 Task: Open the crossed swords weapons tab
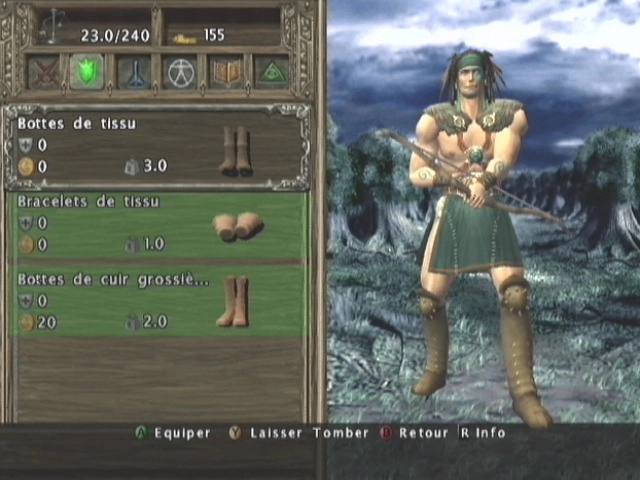click(43, 72)
